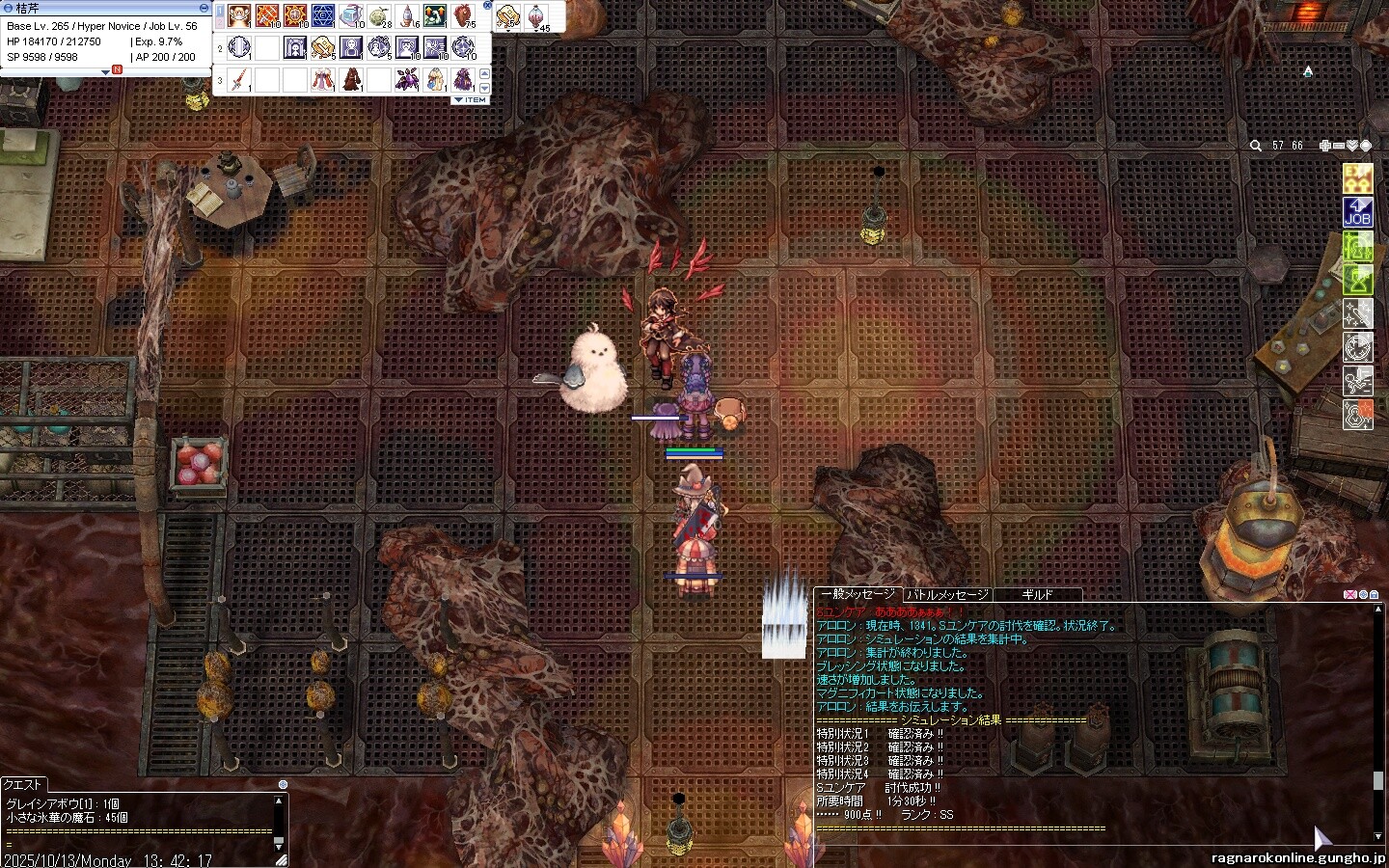Open the ギルド chat tab
Screen dimensions: 1389x868
(x=1037, y=595)
